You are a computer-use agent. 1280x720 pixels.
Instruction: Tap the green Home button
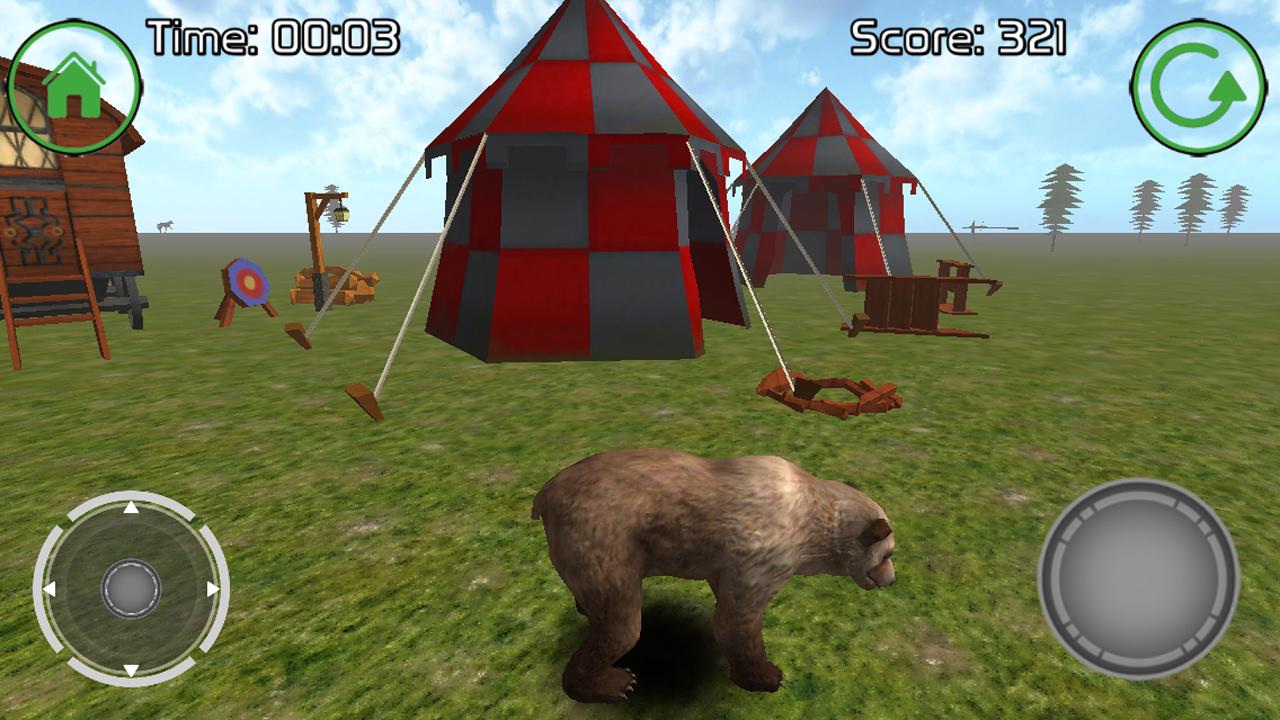click(75, 74)
